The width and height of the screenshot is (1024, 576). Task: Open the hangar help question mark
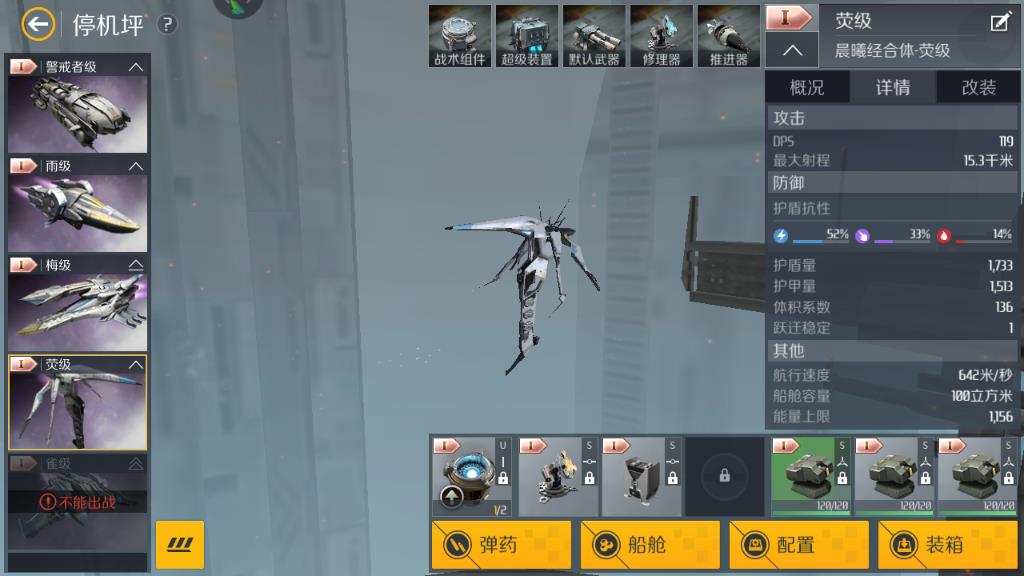click(x=168, y=25)
